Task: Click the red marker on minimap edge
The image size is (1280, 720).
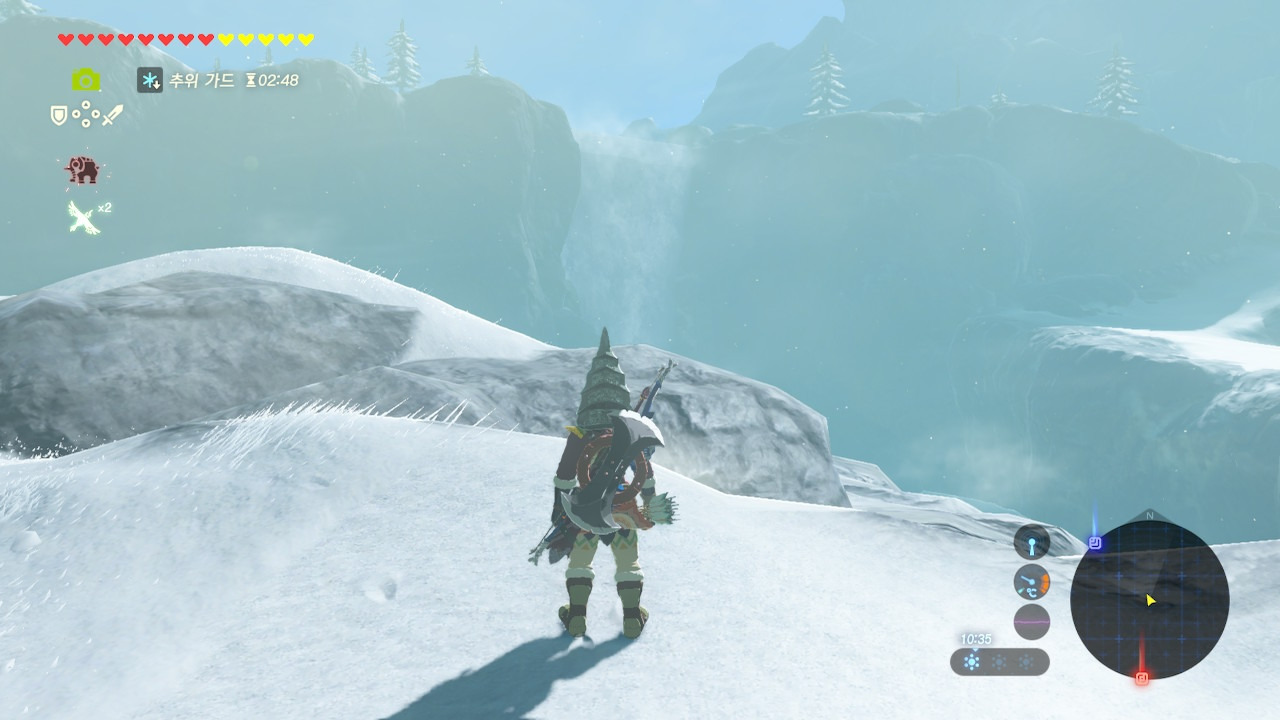Action: [1142, 677]
